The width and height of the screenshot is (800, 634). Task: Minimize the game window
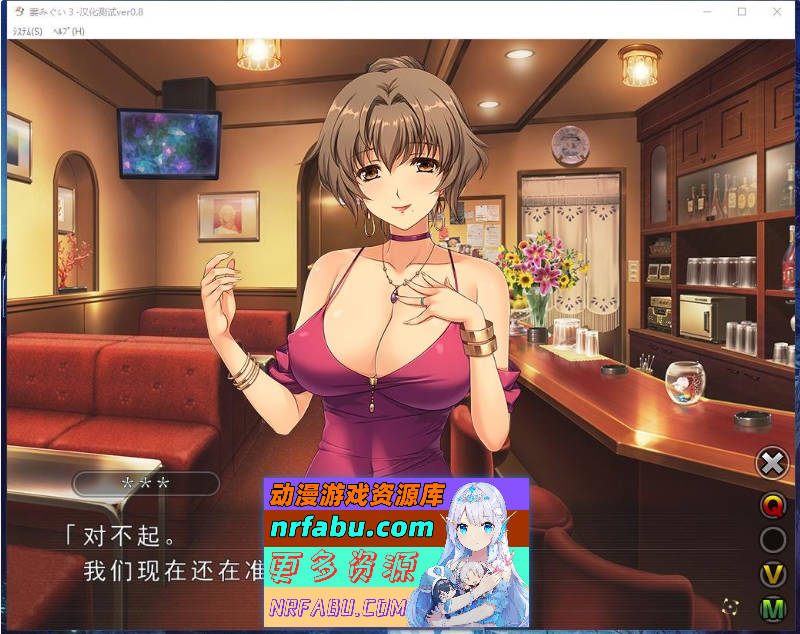(707, 11)
